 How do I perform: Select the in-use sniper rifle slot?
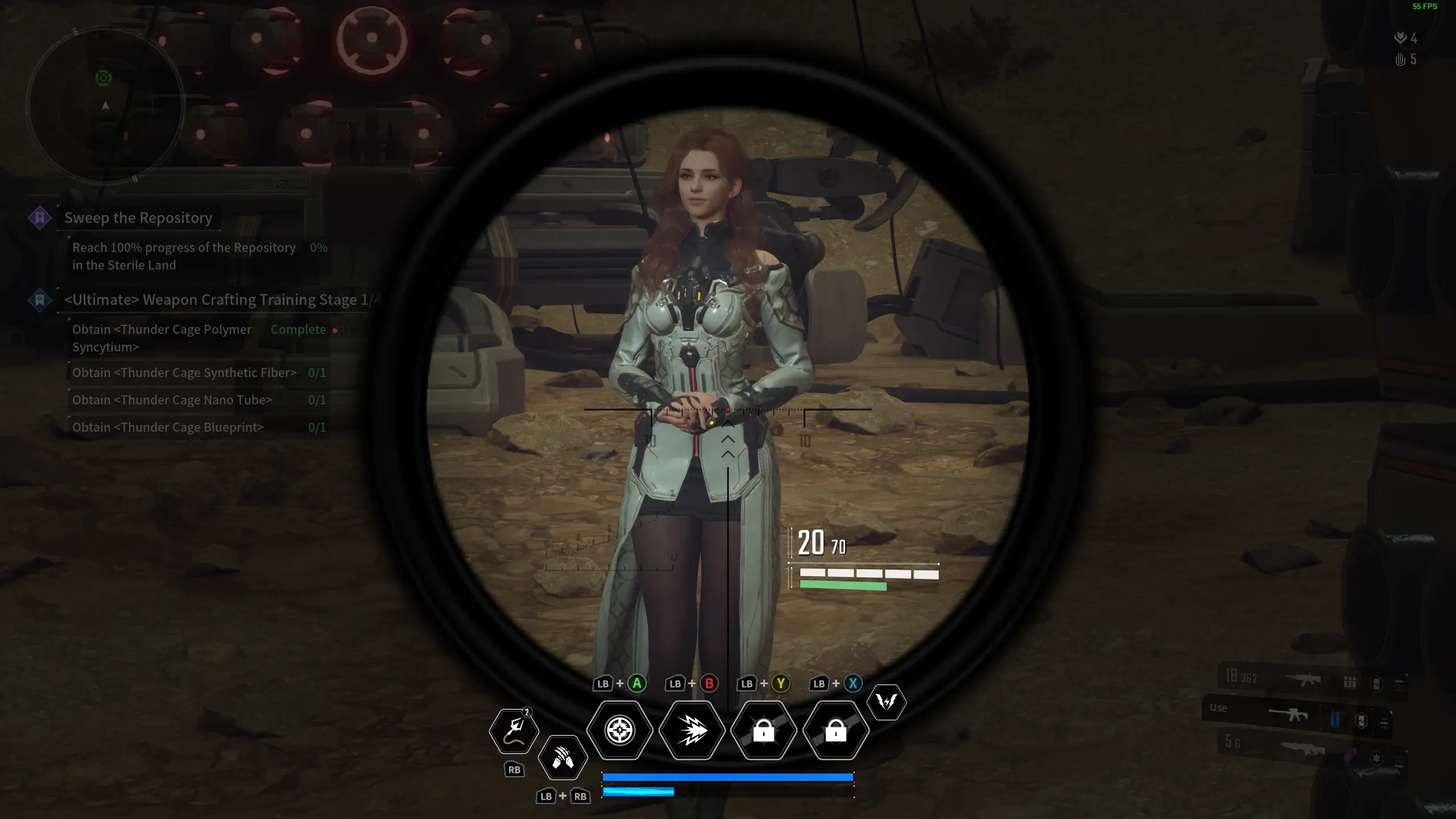(x=1290, y=715)
